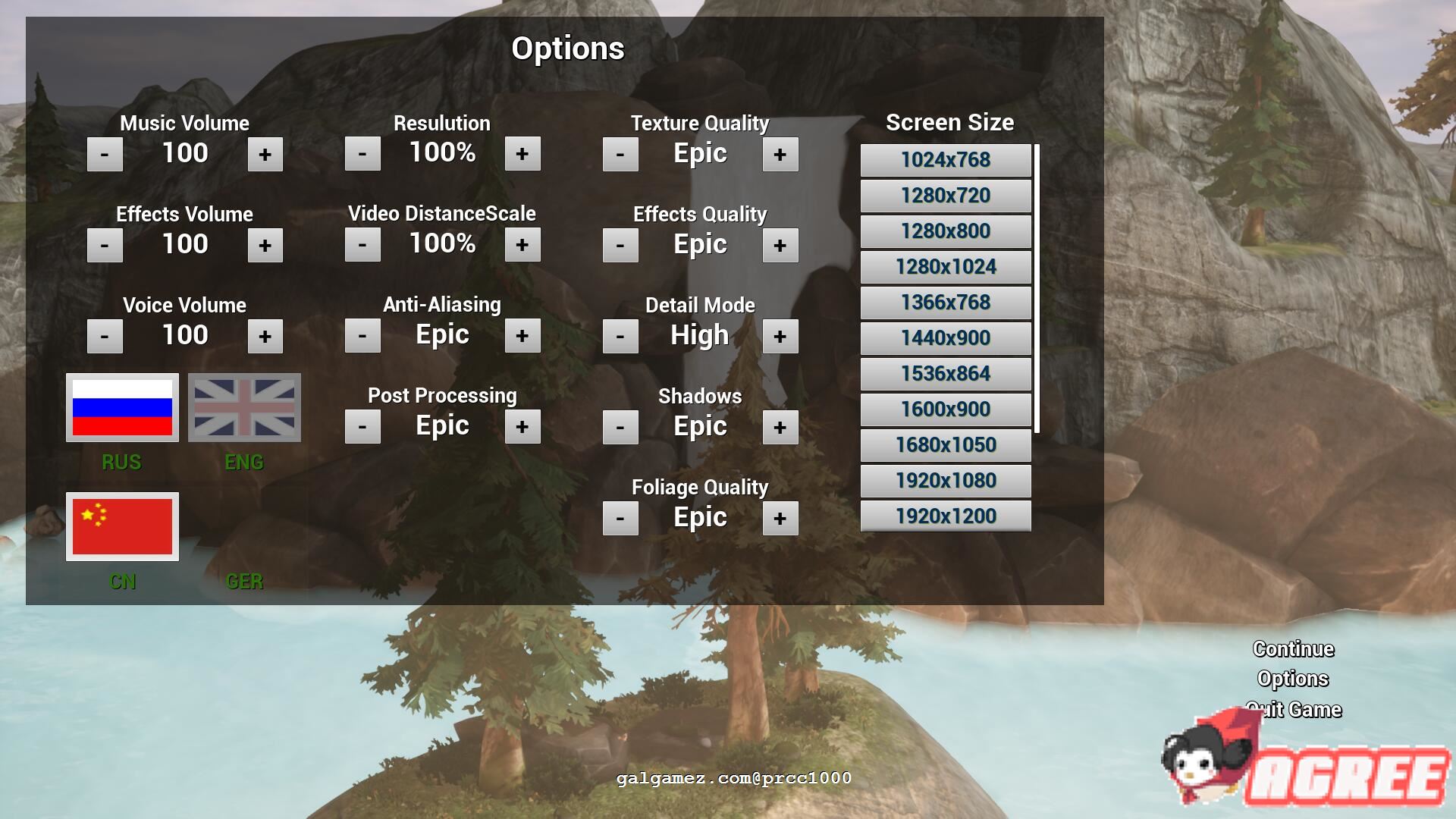The height and width of the screenshot is (819, 1456).
Task: Reduce Texture Quality from Epic
Action: coord(620,155)
